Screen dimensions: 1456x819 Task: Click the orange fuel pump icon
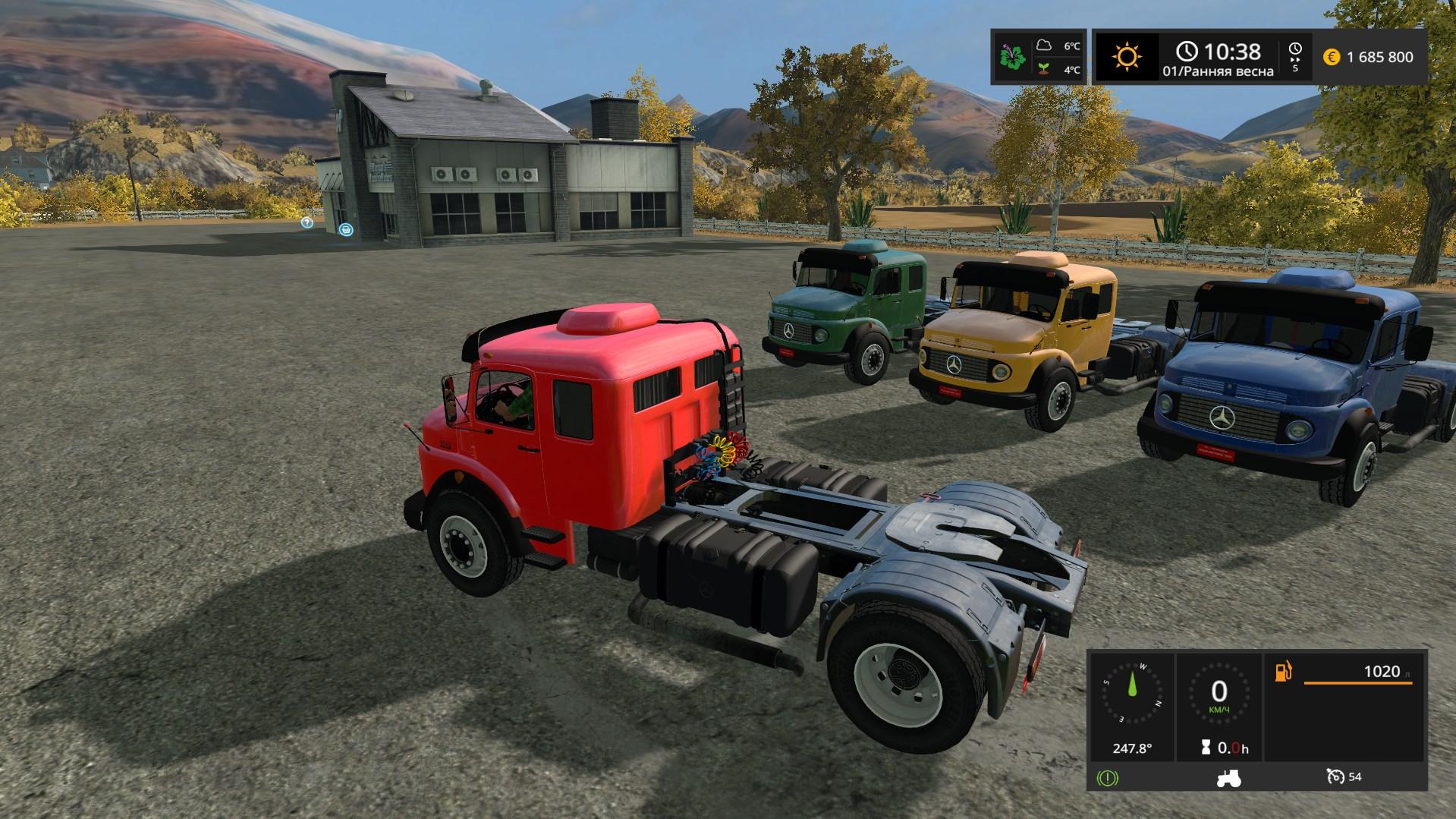coord(1284,672)
